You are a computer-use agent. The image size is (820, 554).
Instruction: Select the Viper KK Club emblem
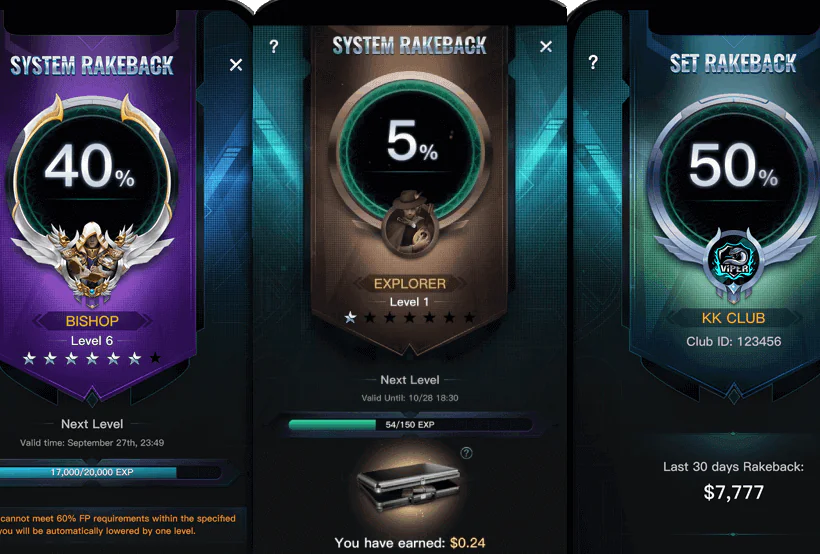[733, 263]
